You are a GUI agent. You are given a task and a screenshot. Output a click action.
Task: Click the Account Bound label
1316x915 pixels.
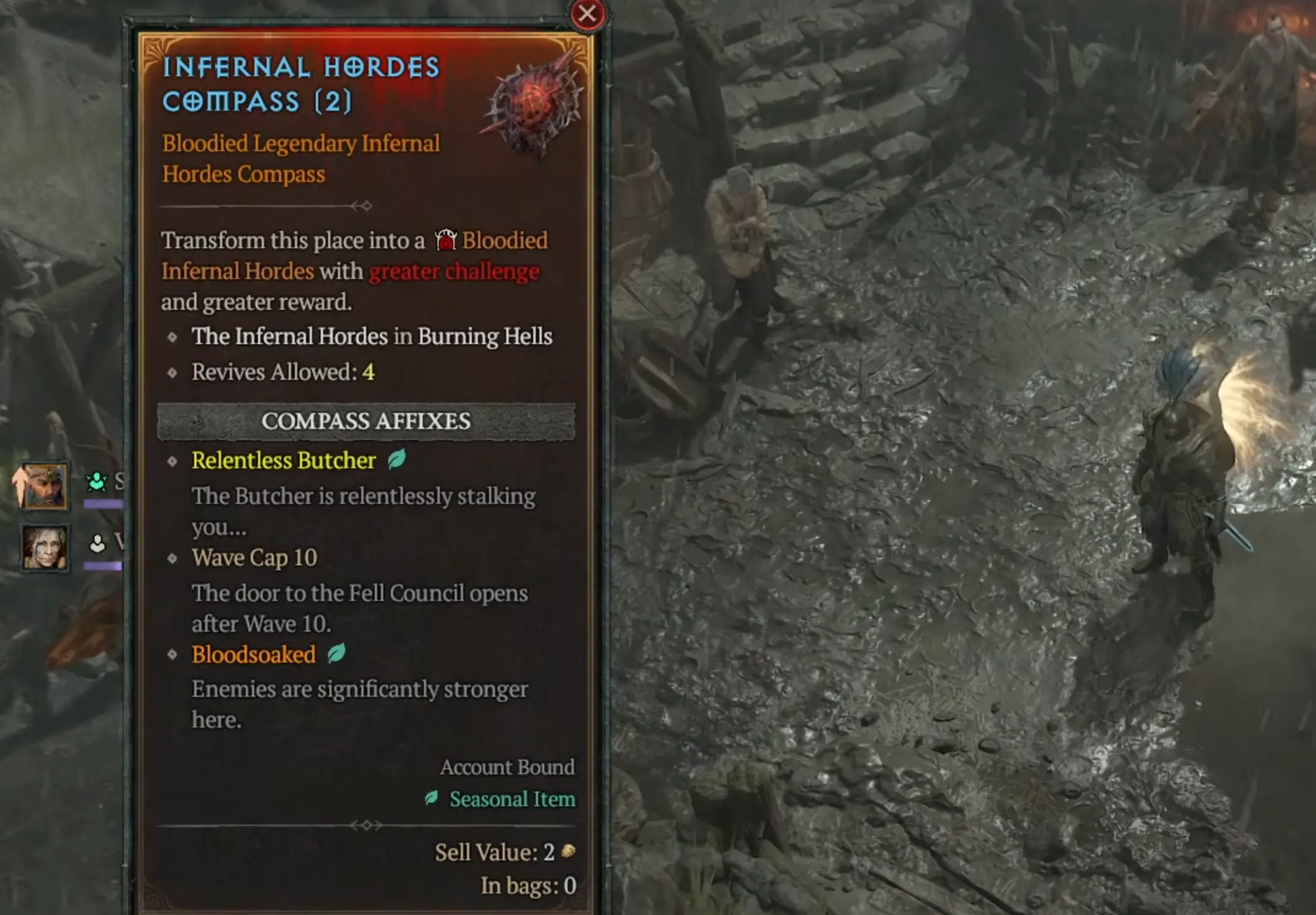(507, 767)
